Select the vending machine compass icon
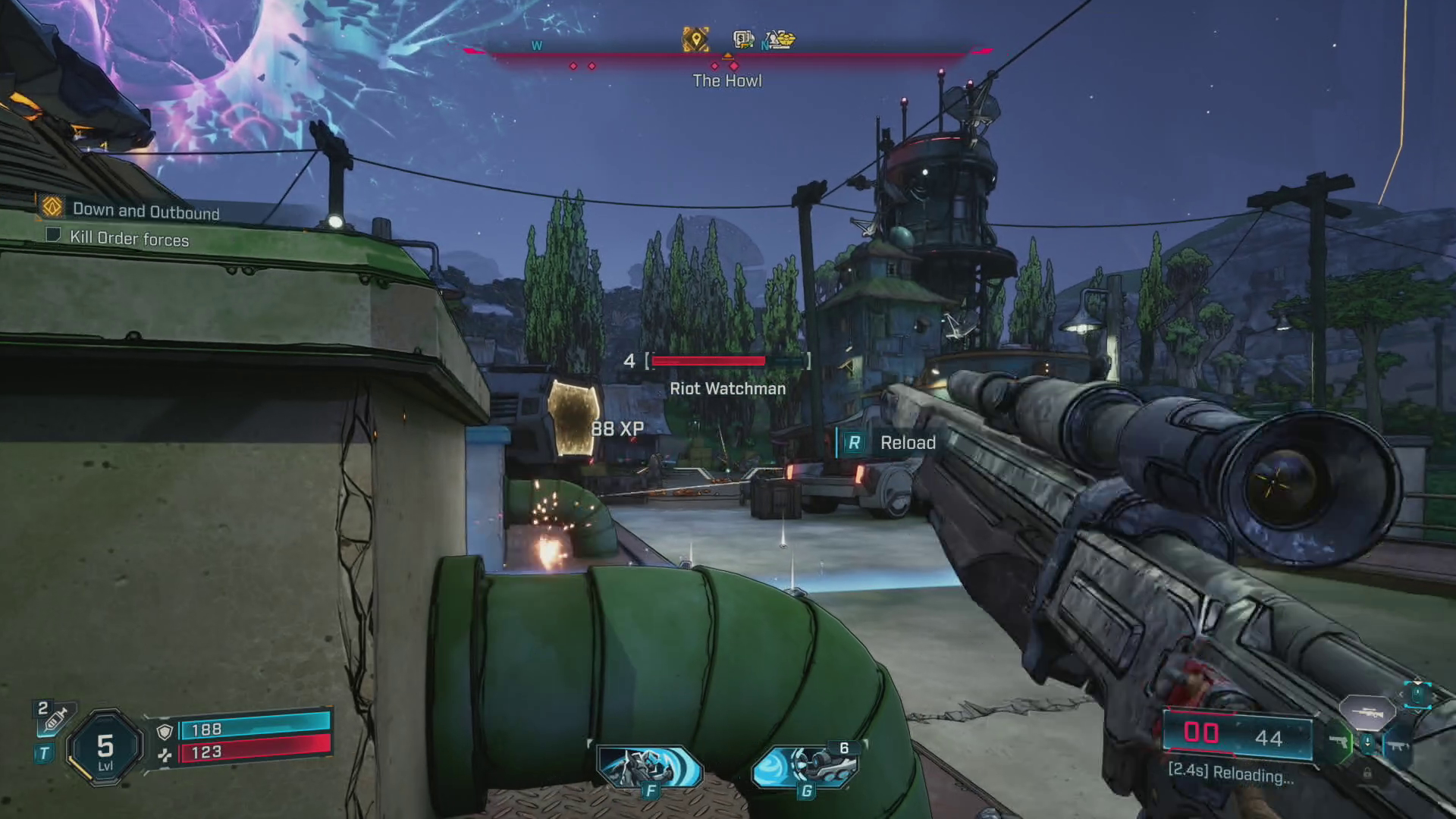 coord(743,39)
